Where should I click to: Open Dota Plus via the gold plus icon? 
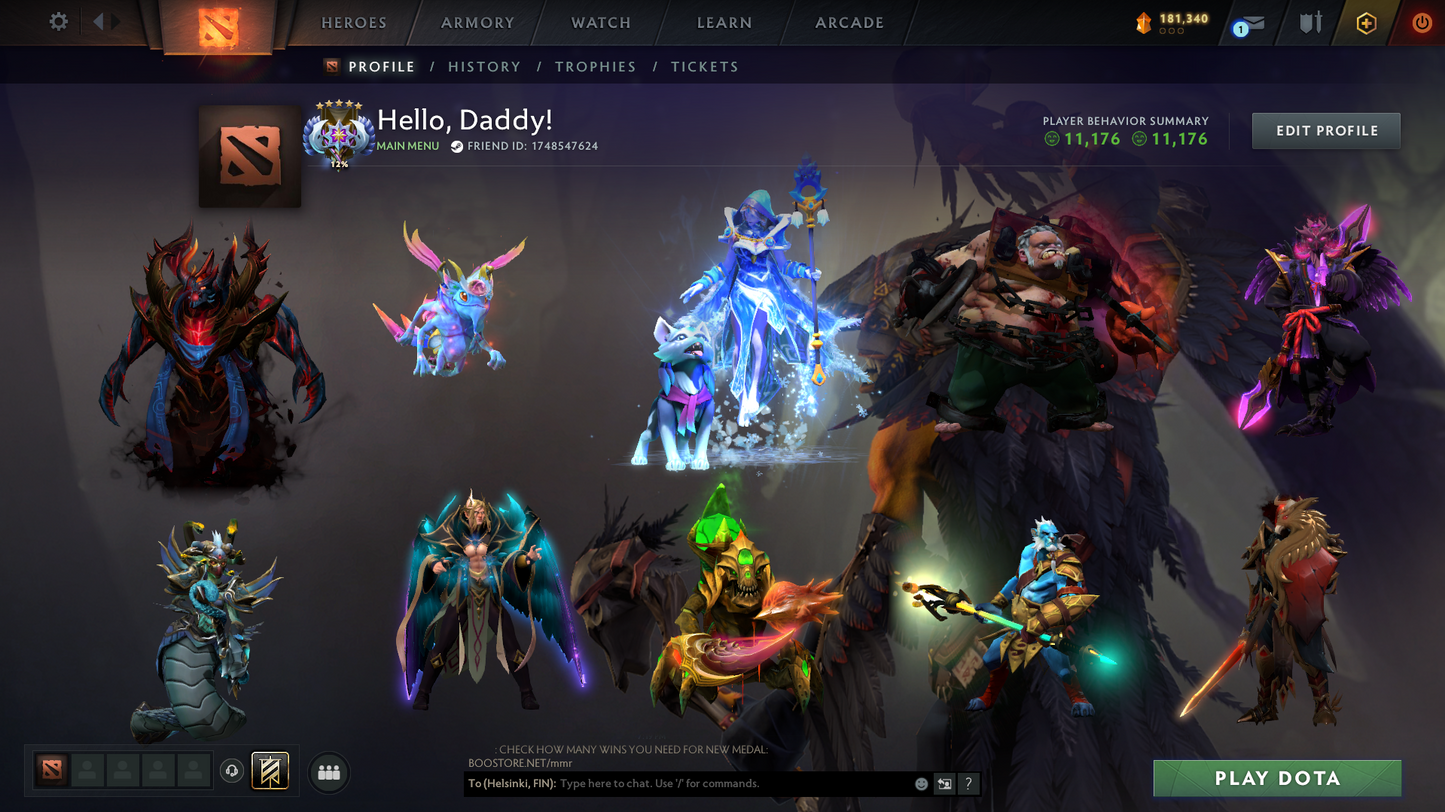tap(1366, 22)
